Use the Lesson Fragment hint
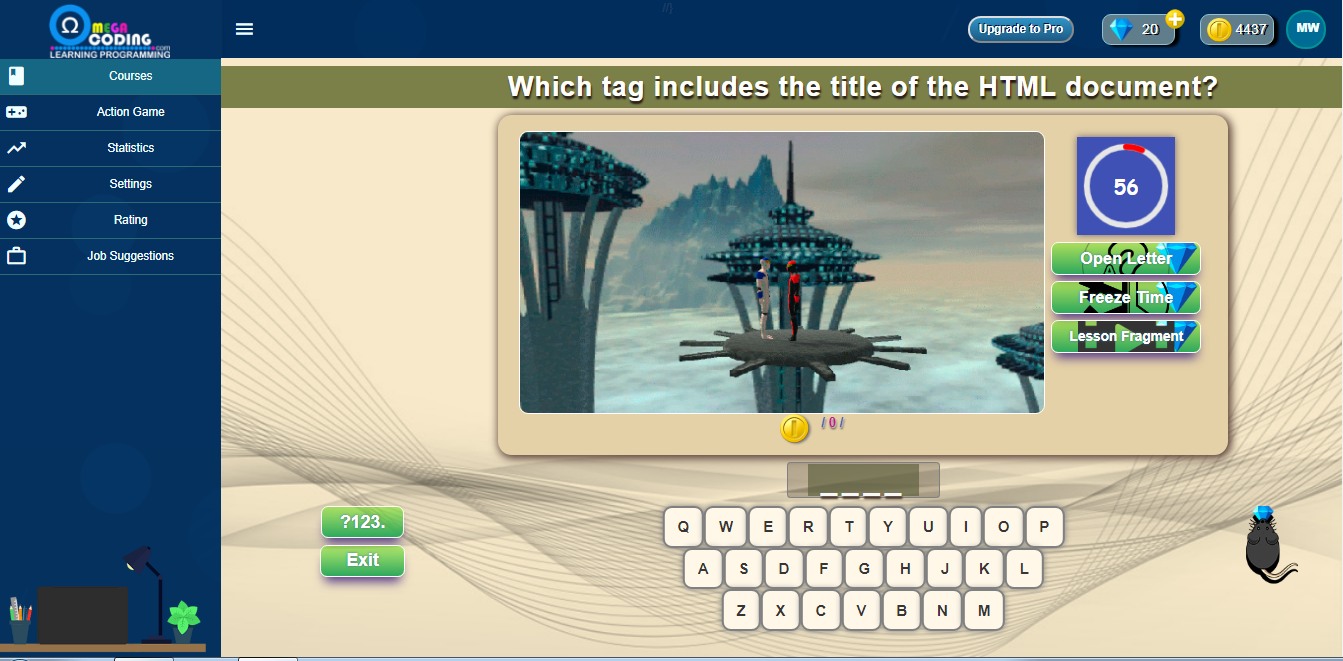The image size is (1343, 661). click(1125, 336)
